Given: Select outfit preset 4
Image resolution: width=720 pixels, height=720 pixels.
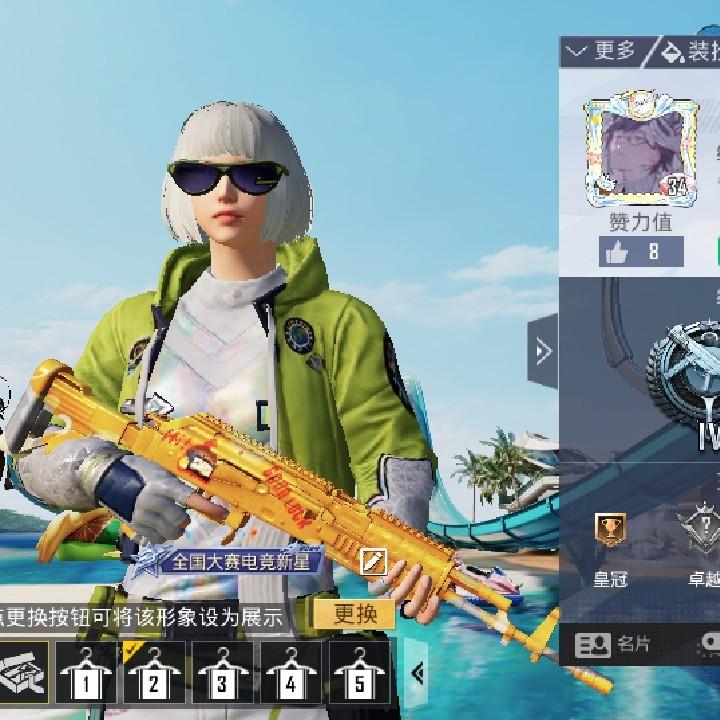Looking at the screenshot, I should click(291, 673).
